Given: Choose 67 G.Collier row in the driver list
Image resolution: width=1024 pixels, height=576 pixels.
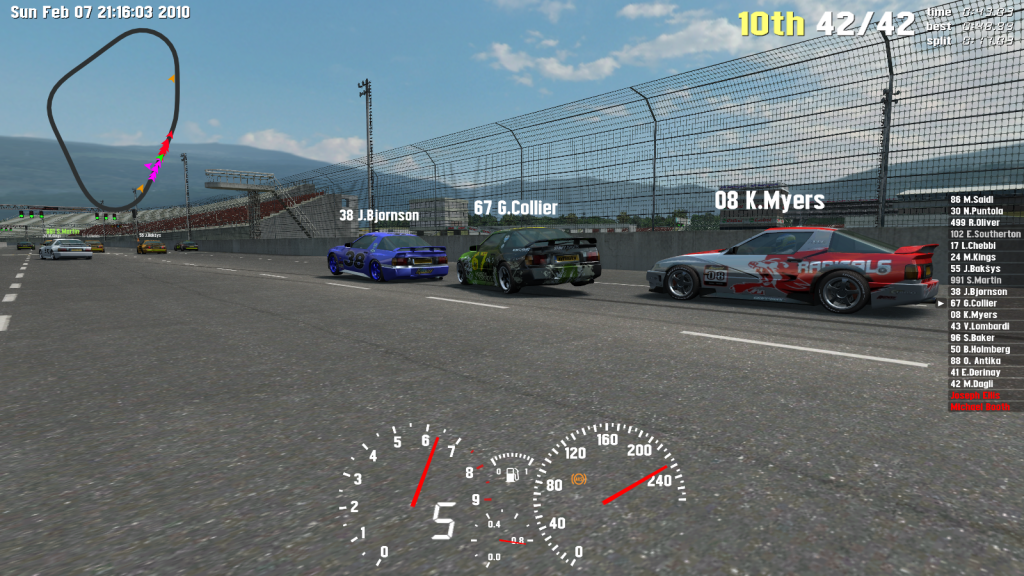Looking at the screenshot, I should point(973,303).
